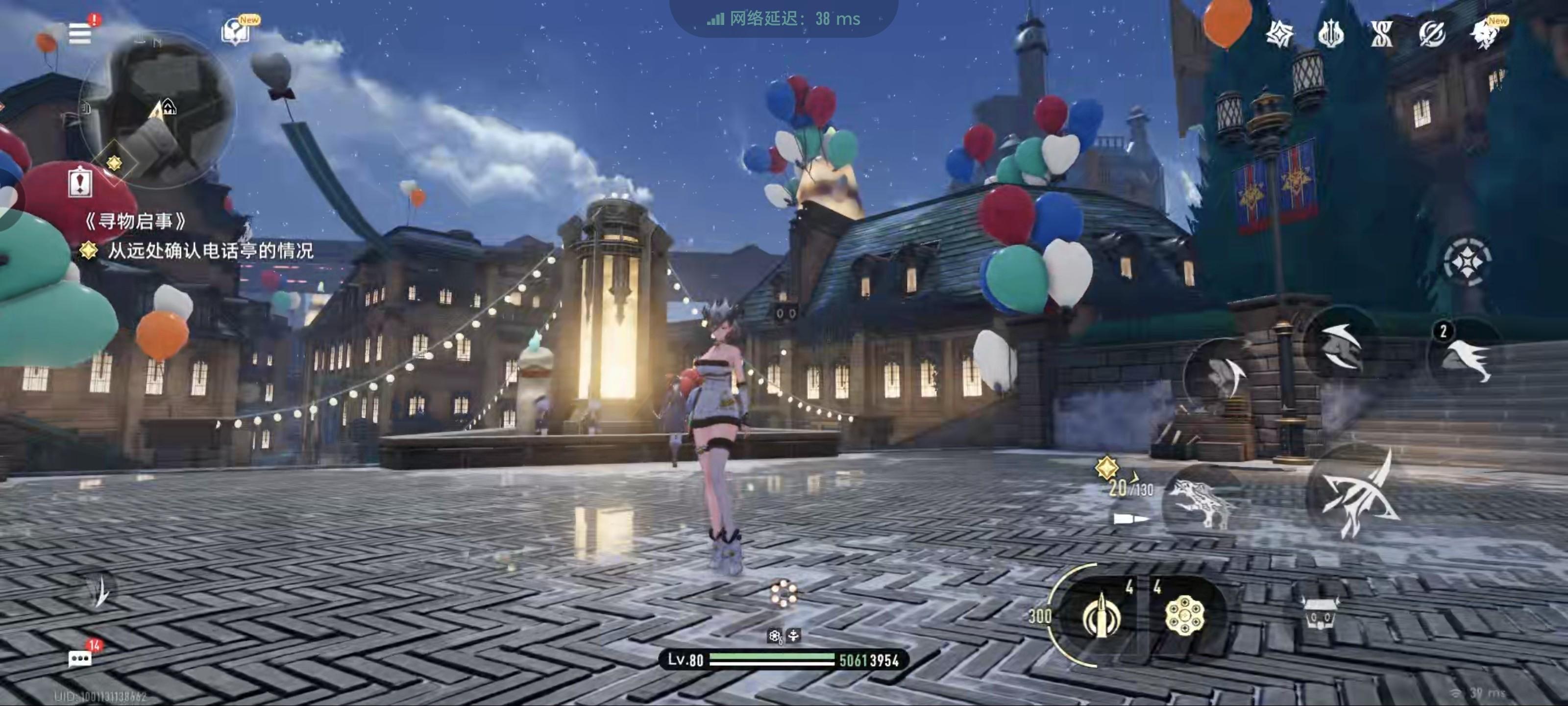
Task: Select the 《寻物启事》 quest tracker
Action: (135, 221)
